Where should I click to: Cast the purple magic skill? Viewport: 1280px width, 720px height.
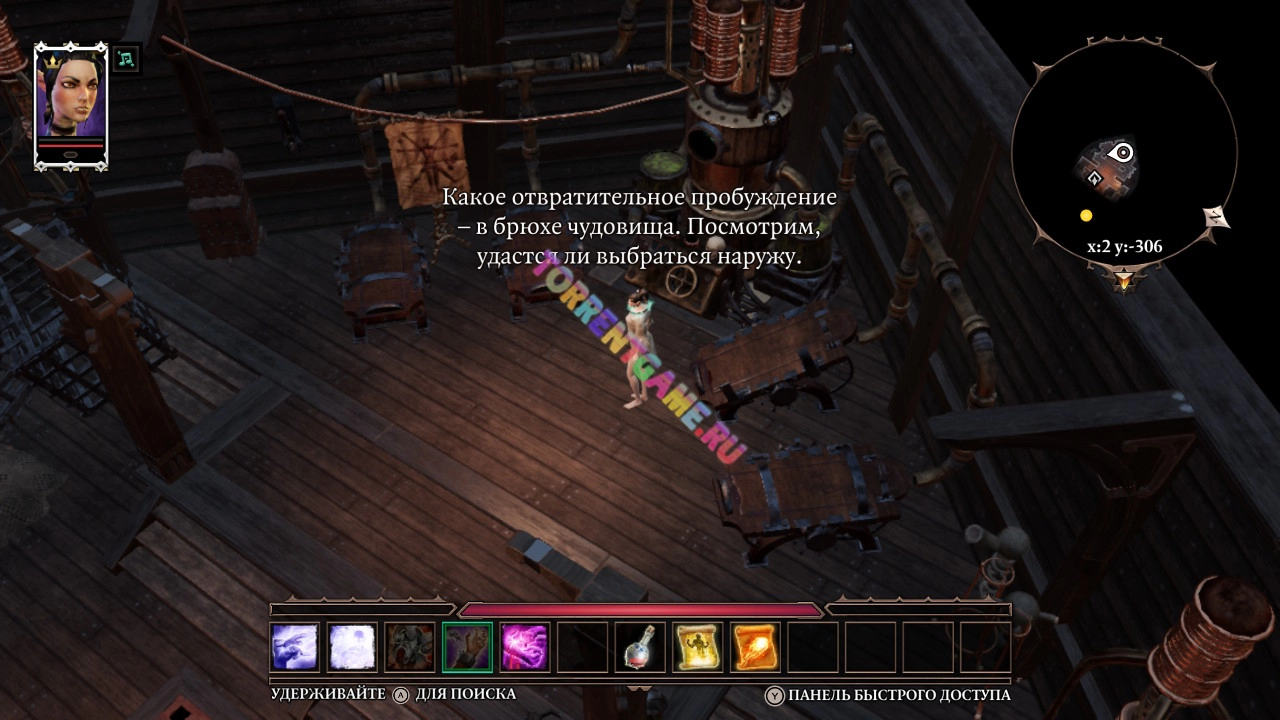[x=525, y=647]
